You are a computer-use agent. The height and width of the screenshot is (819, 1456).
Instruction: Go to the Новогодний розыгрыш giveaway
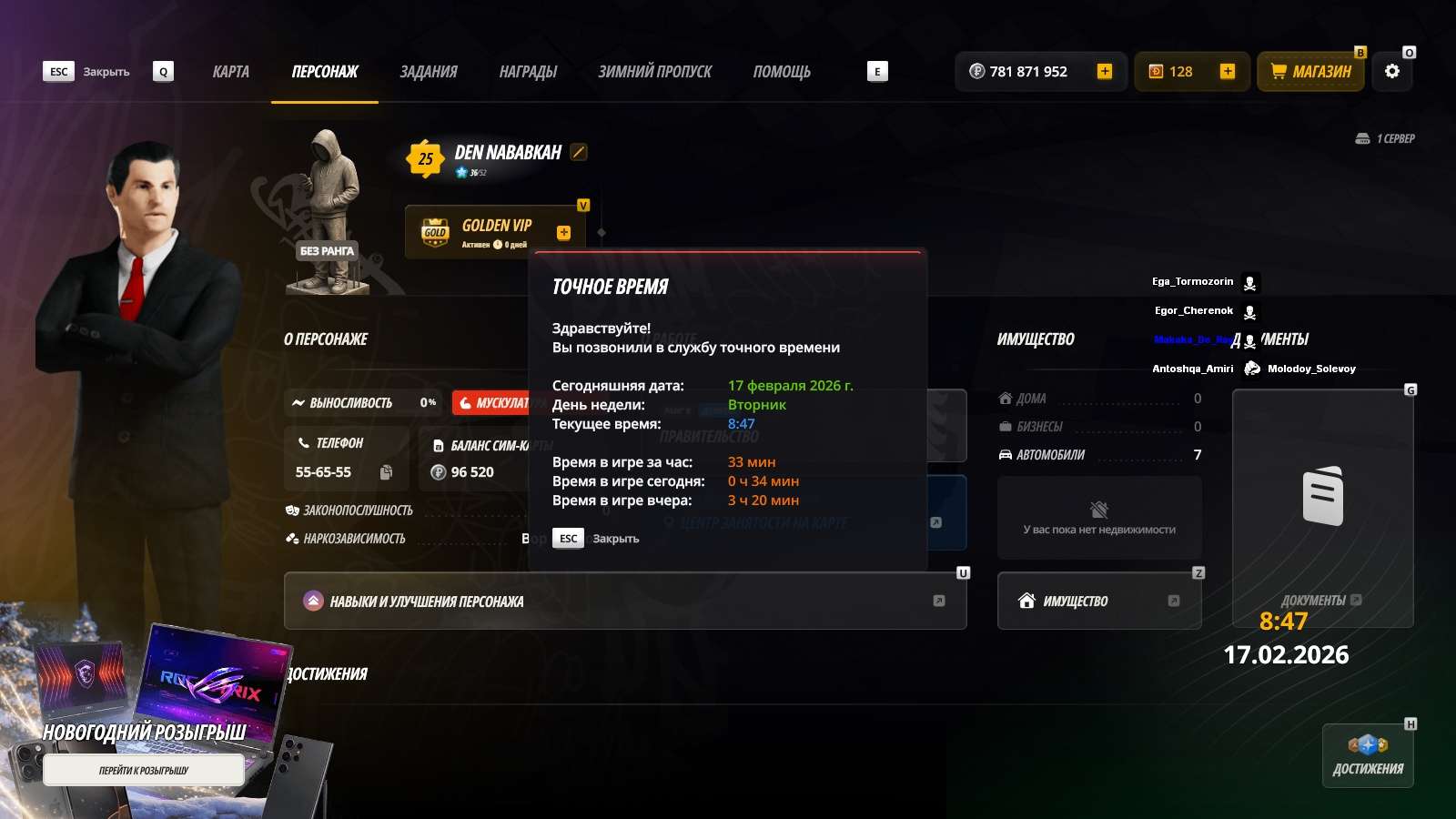pyautogui.click(x=144, y=770)
